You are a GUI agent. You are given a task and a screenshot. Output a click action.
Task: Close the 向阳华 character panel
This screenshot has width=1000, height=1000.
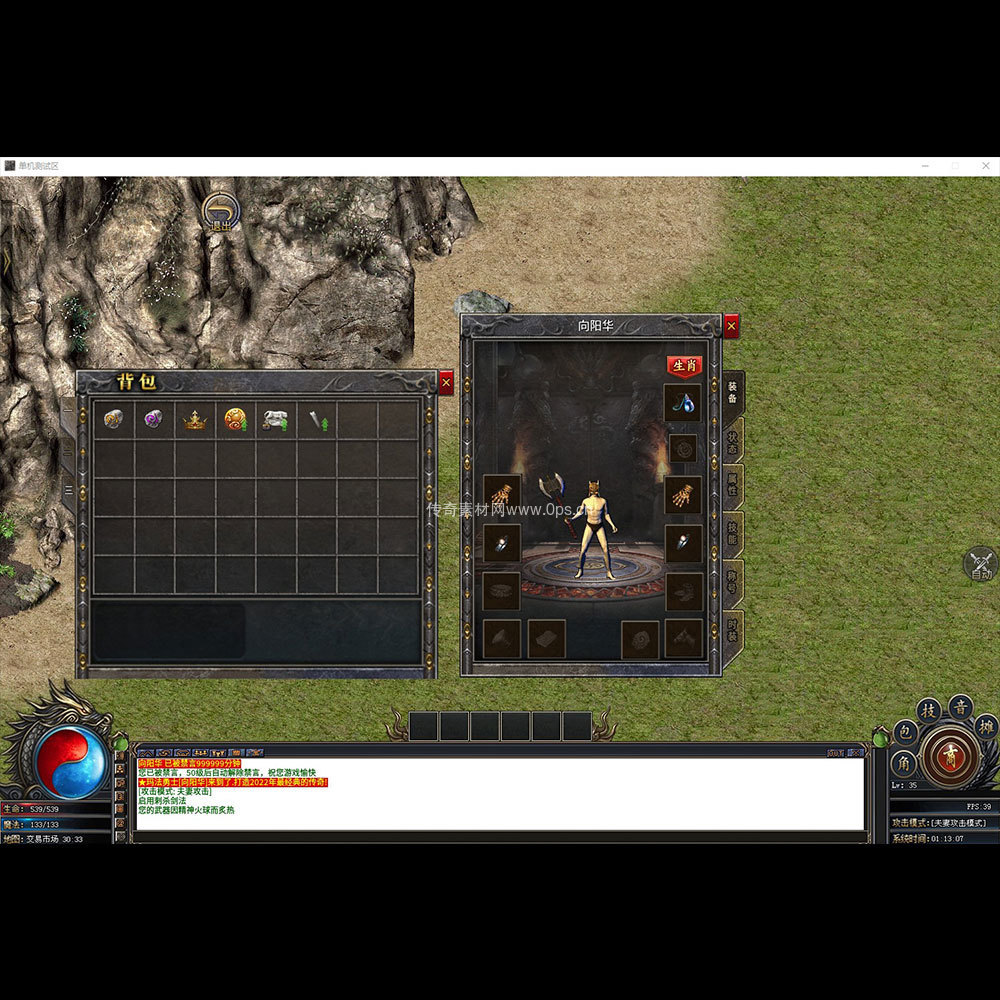tap(732, 326)
